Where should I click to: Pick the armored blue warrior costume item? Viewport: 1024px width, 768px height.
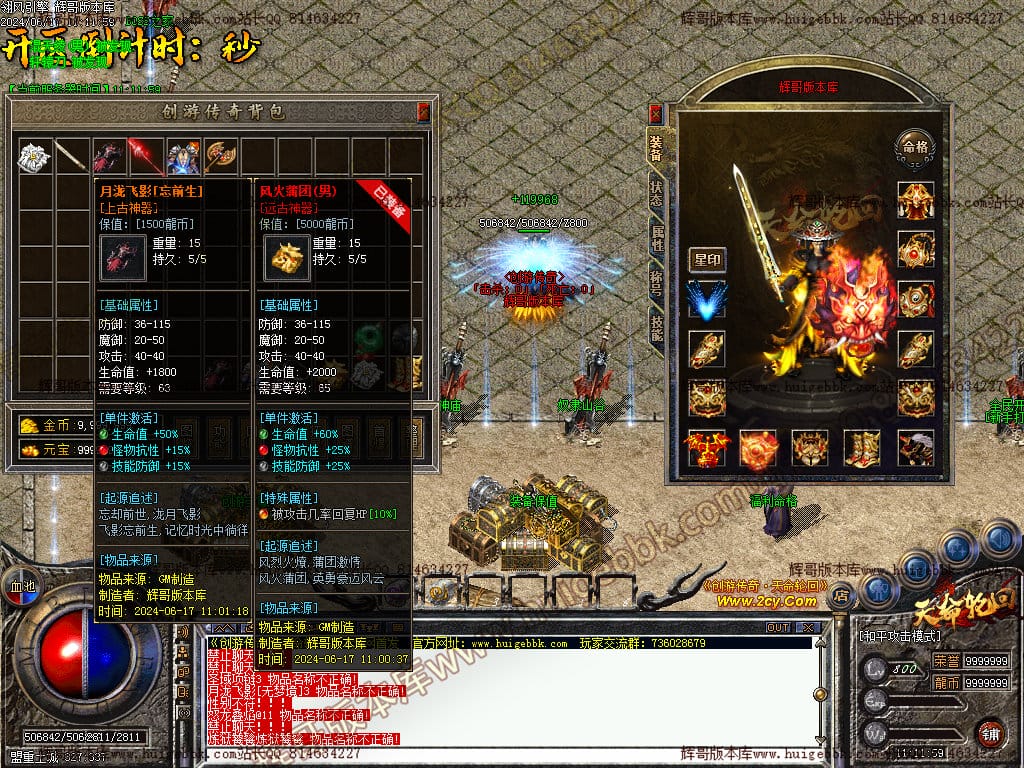tap(184, 156)
